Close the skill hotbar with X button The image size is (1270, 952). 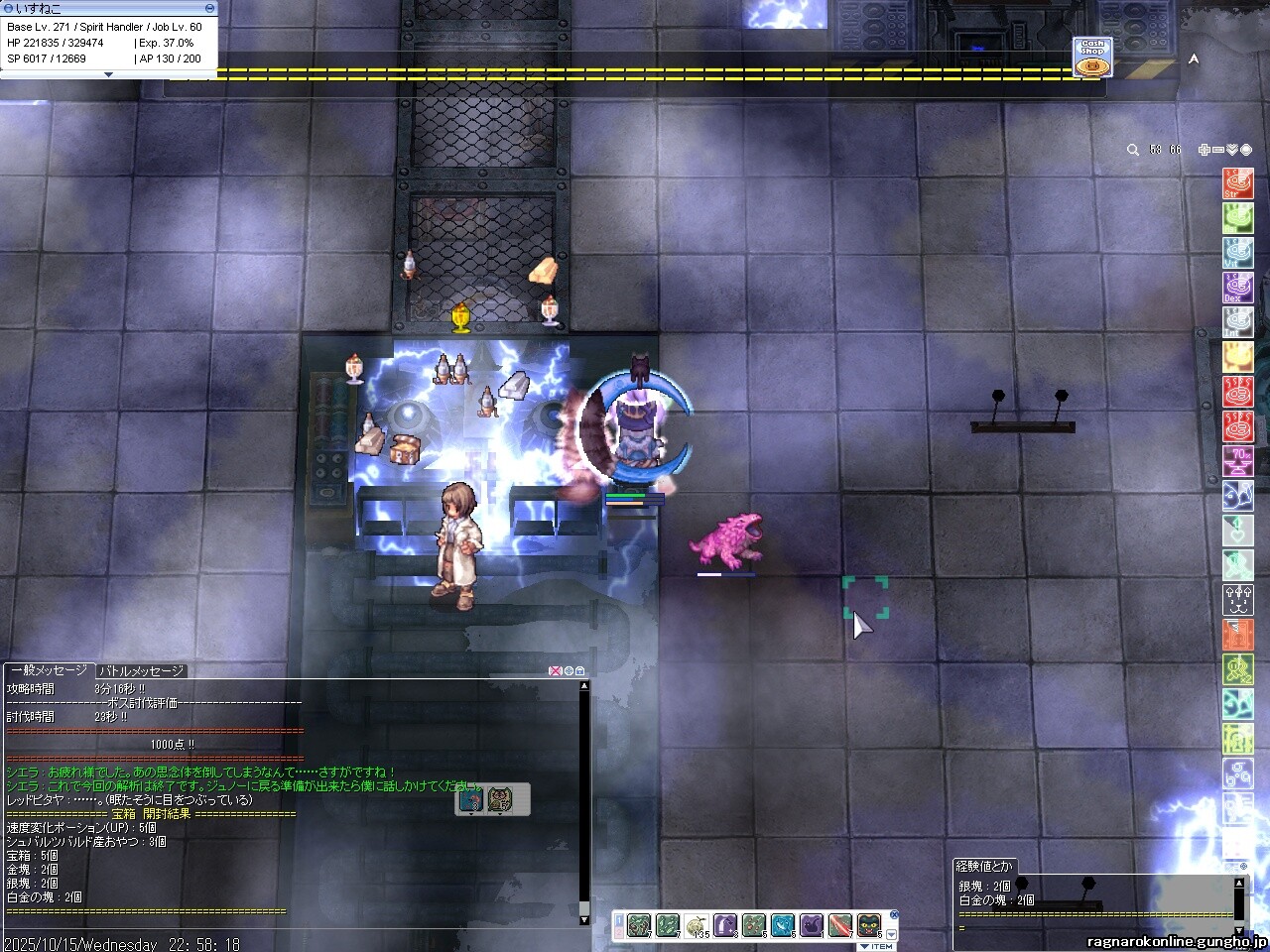[x=893, y=914]
